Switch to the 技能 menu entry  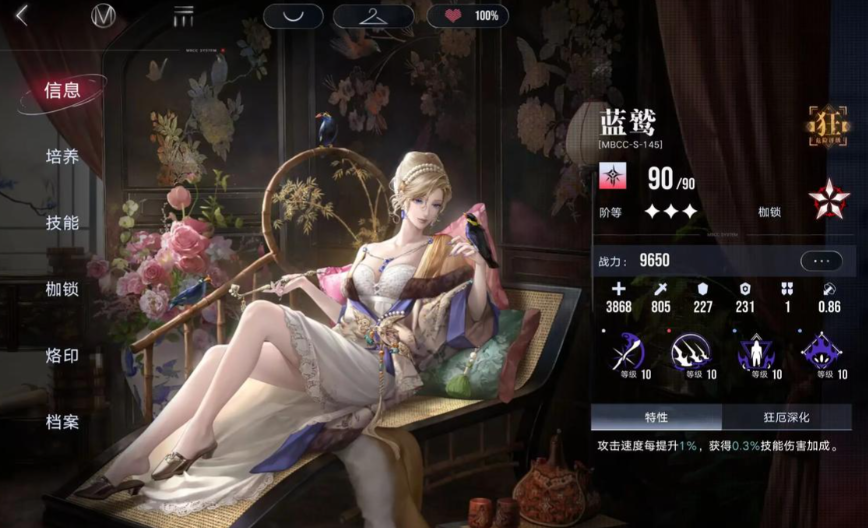[x=62, y=222]
